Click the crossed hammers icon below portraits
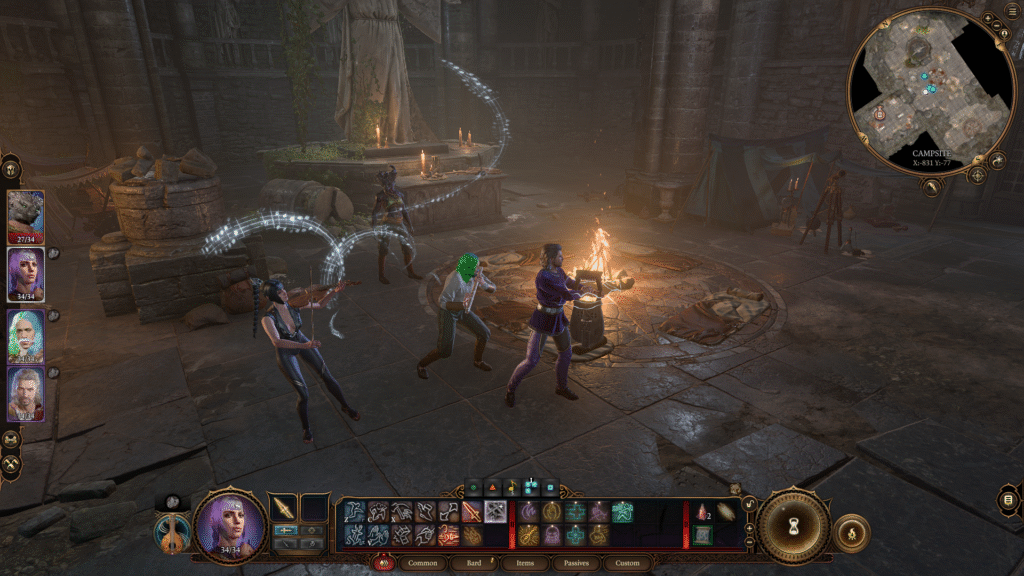The width and height of the screenshot is (1024, 576). pos(11,465)
